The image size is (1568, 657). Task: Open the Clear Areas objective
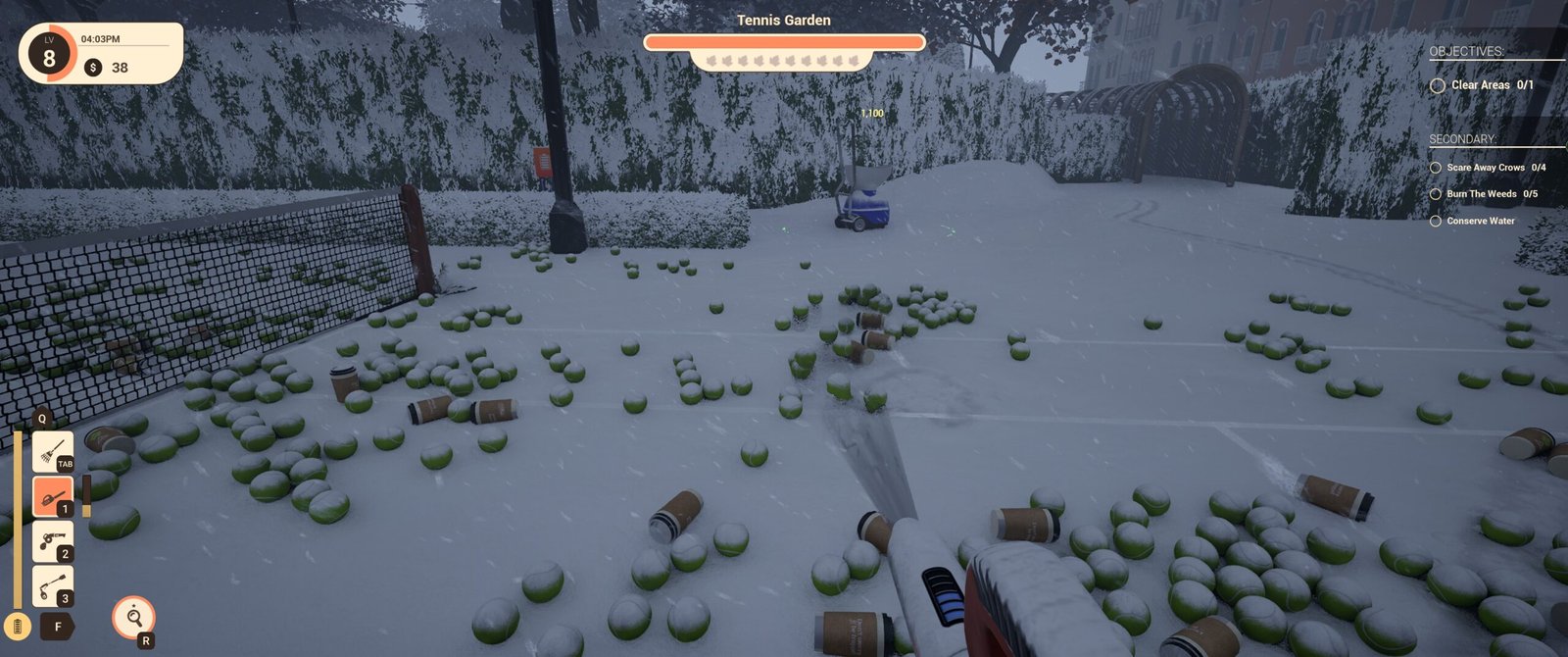click(1481, 85)
